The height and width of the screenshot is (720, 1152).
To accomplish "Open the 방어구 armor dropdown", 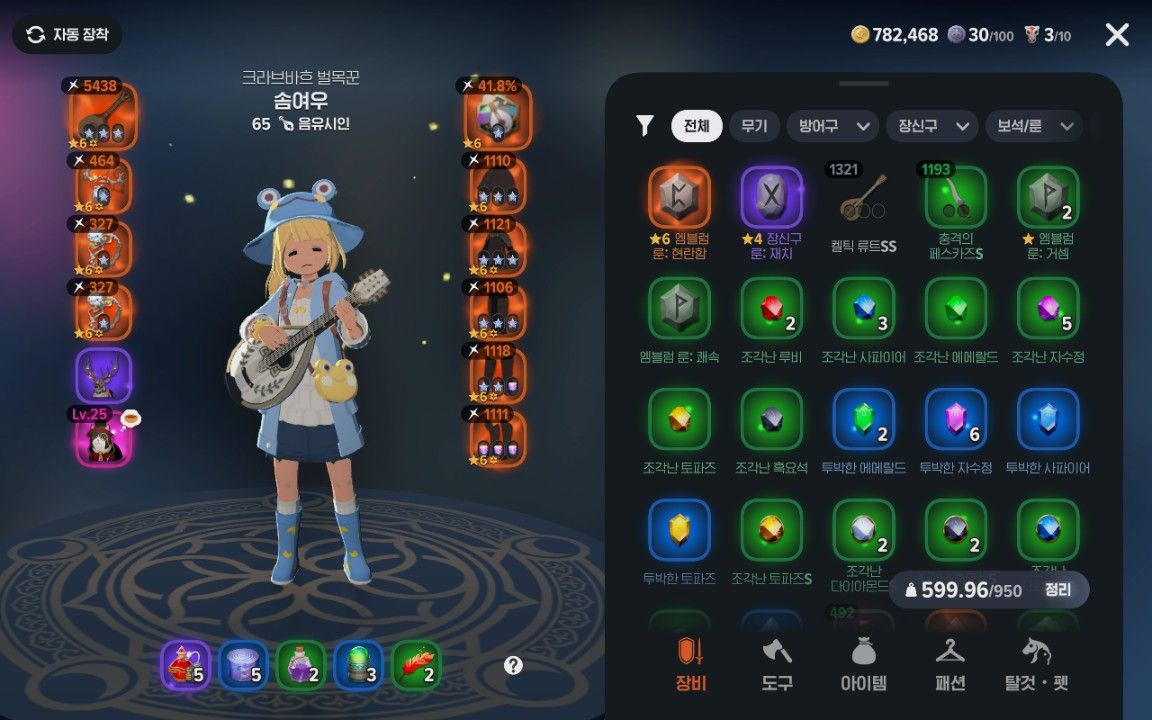I will (x=832, y=126).
